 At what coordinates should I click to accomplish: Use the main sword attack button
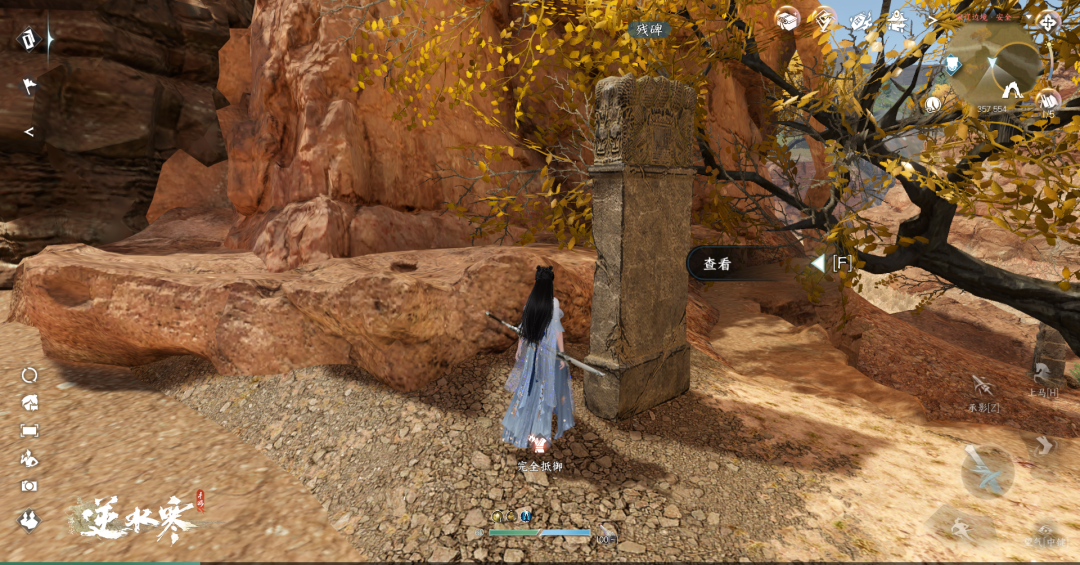click(x=987, y=471)
